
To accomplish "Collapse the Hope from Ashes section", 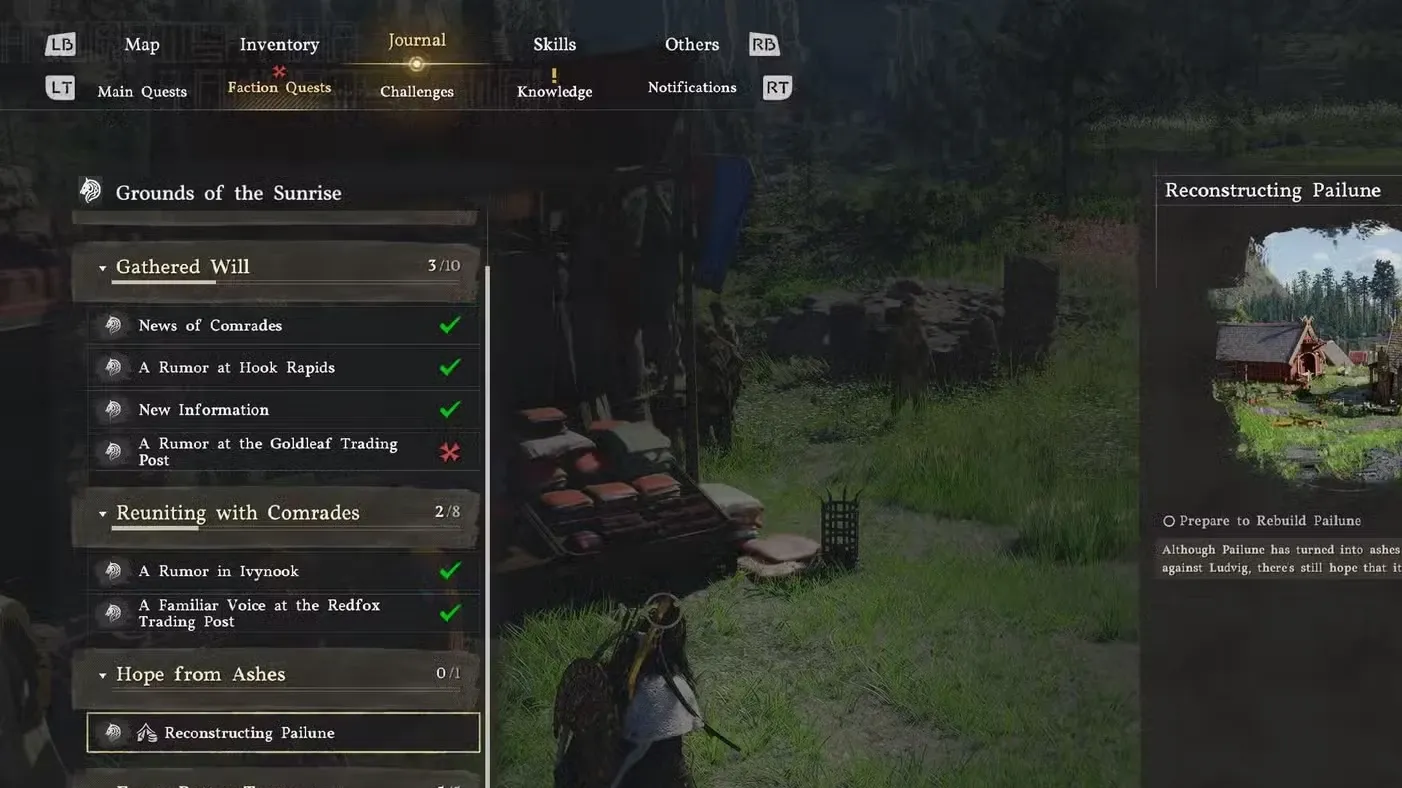I will 102,674.
